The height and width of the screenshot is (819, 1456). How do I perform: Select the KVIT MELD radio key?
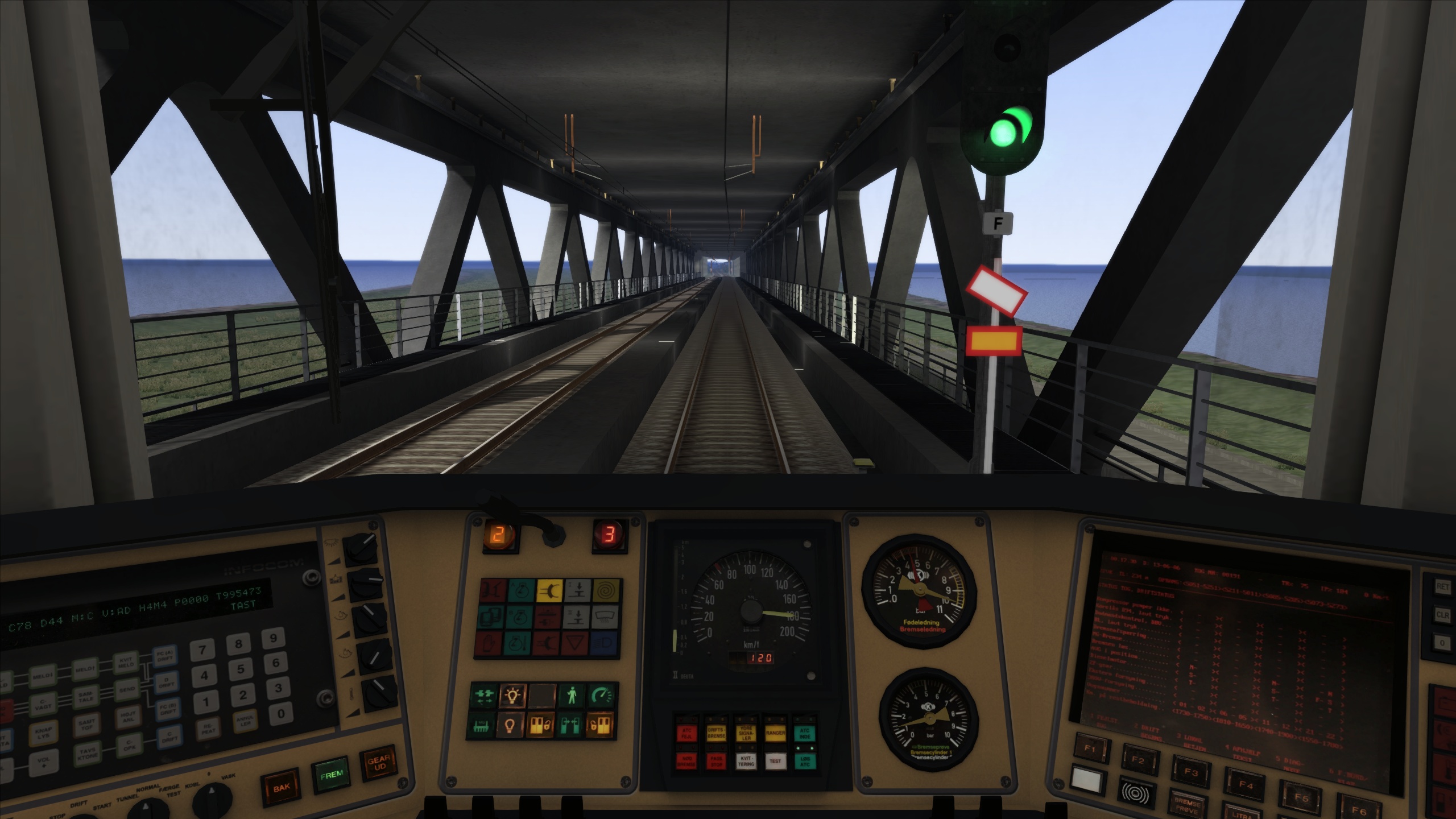[x=126, y=663]
